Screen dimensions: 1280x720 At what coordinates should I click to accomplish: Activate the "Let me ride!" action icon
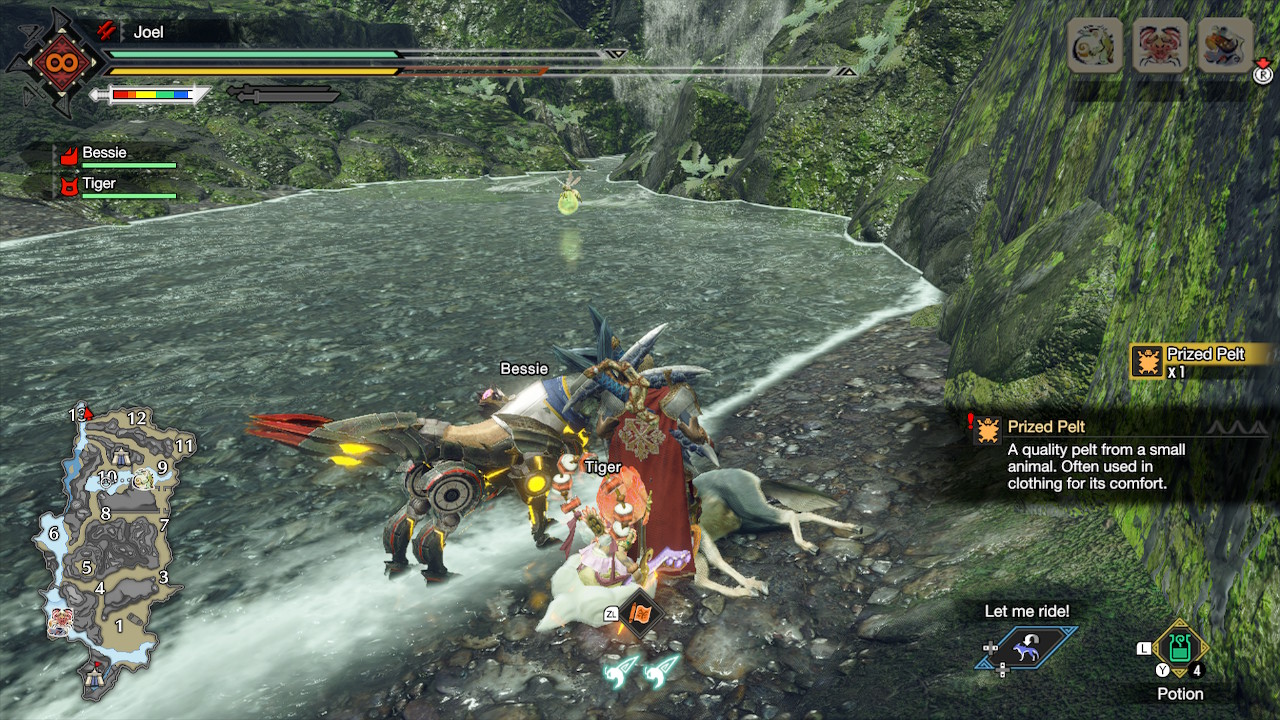pyautogui.click(x=1027, y=648)
